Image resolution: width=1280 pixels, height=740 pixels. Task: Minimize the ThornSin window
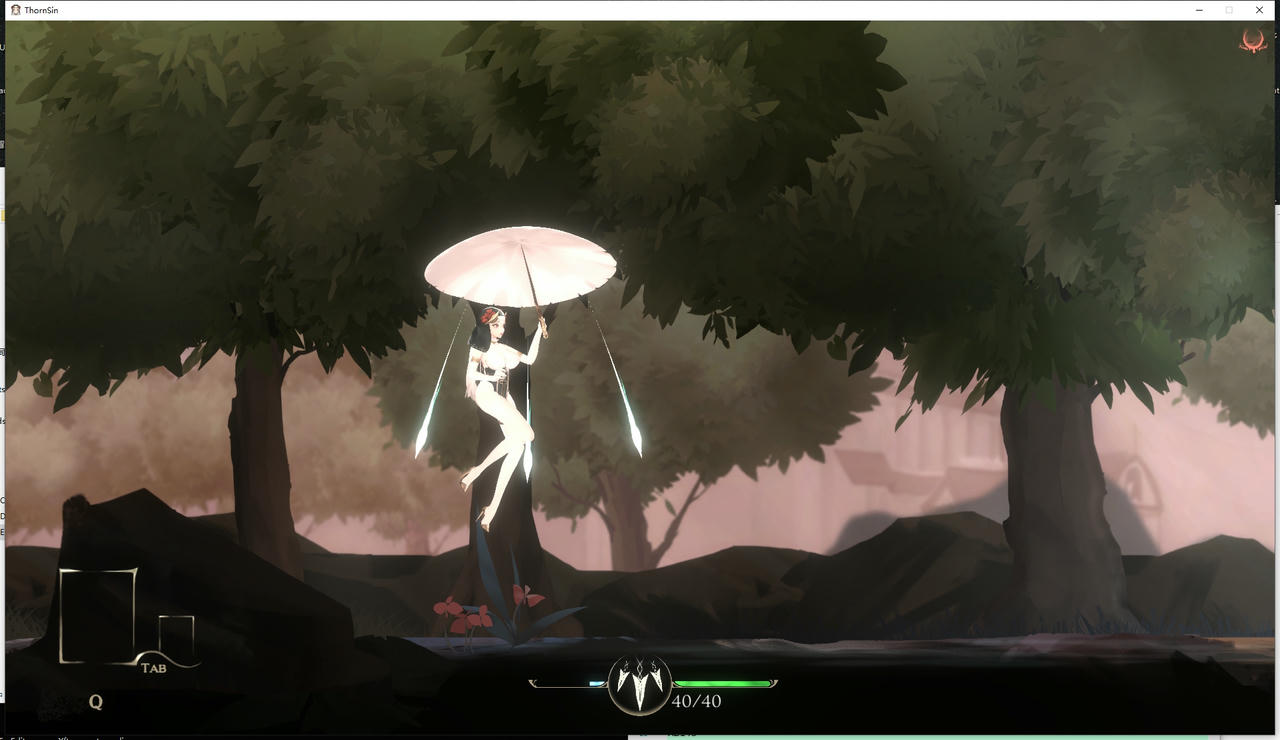[x=1199, y=9]
